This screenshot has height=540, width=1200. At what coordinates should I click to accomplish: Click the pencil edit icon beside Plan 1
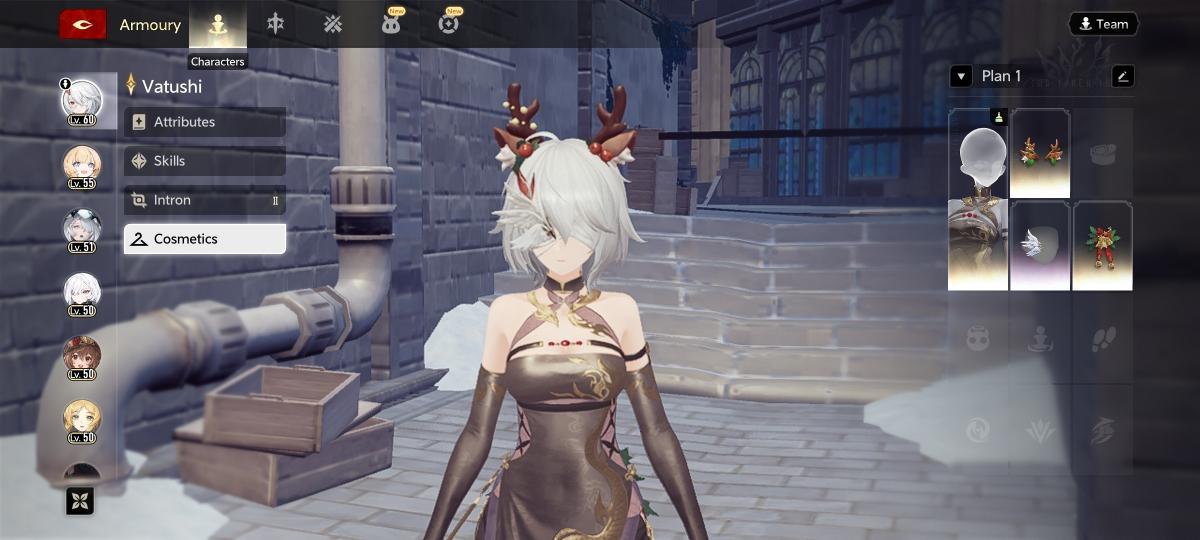pos(1122,76)
